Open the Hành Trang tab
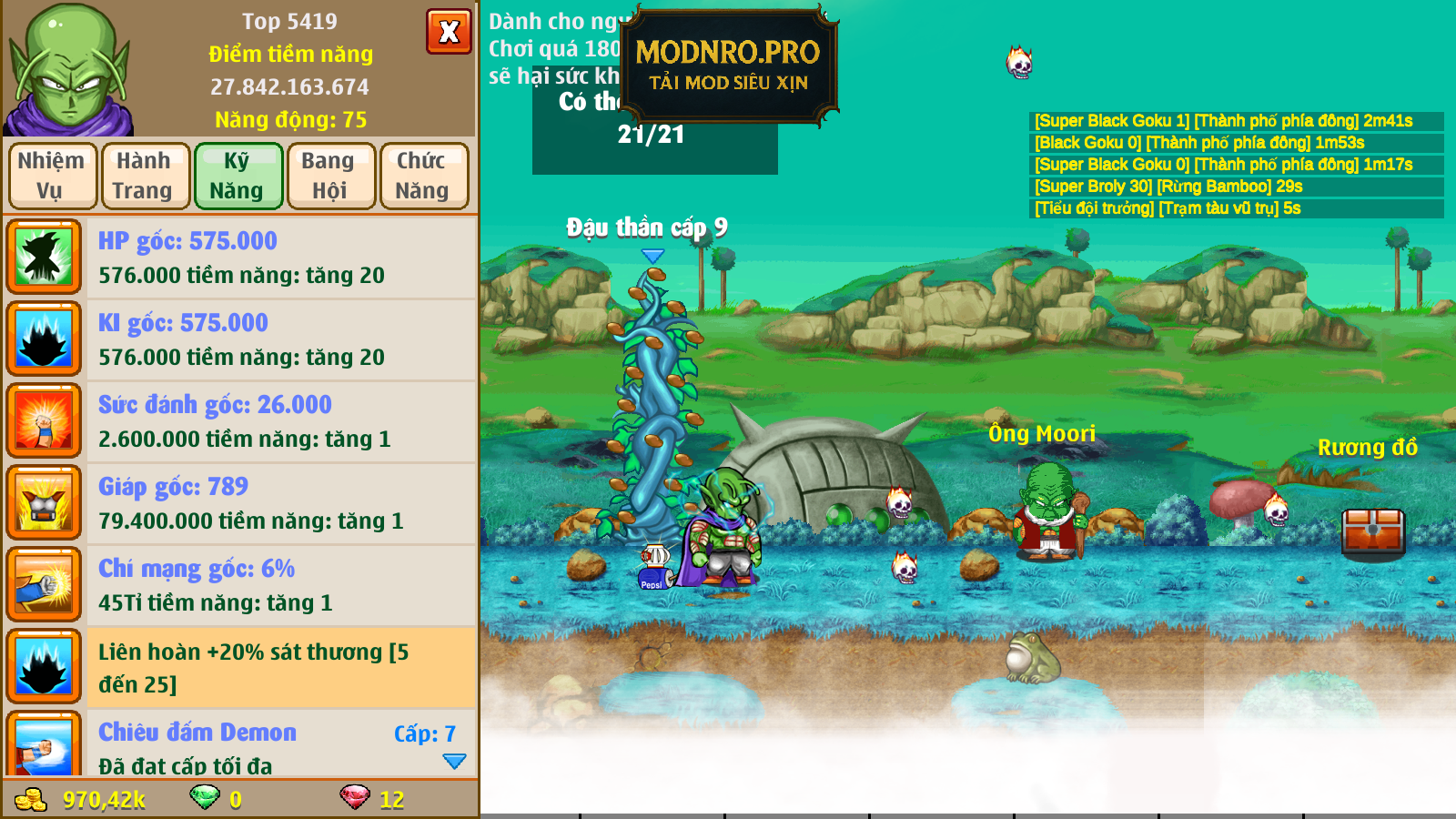Image resolution: width=1456 pixels, height=819 pixels. (145, 176)
